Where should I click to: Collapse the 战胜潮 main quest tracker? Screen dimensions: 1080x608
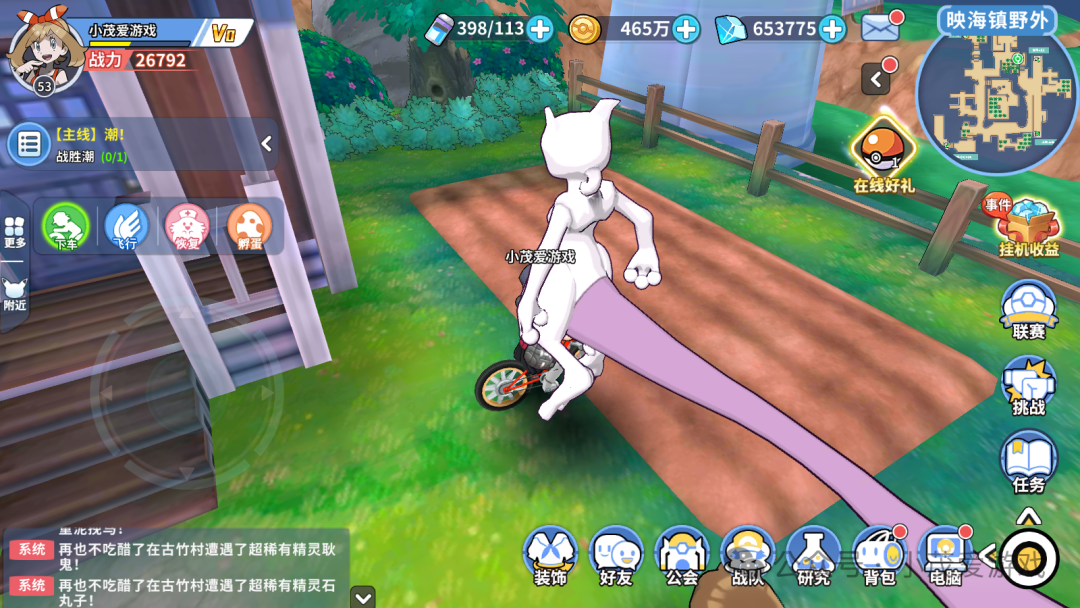point(267,144)
